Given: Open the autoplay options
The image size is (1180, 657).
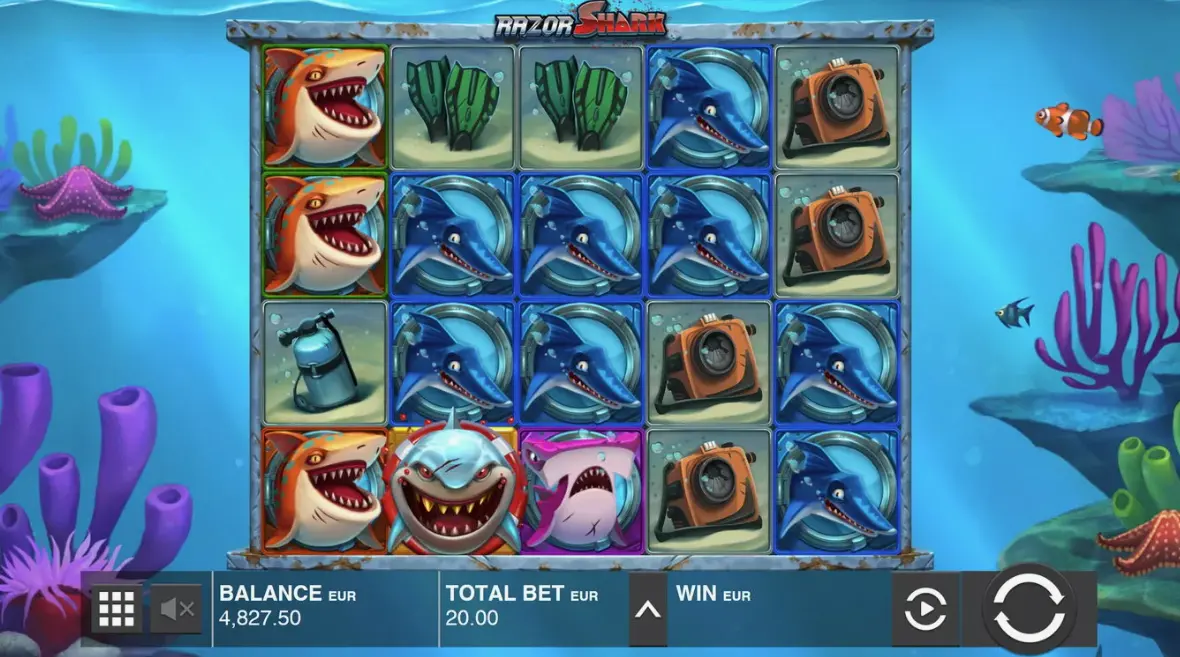Looking at the screenshot, I should pyautogui.click(x=925, y=609).
